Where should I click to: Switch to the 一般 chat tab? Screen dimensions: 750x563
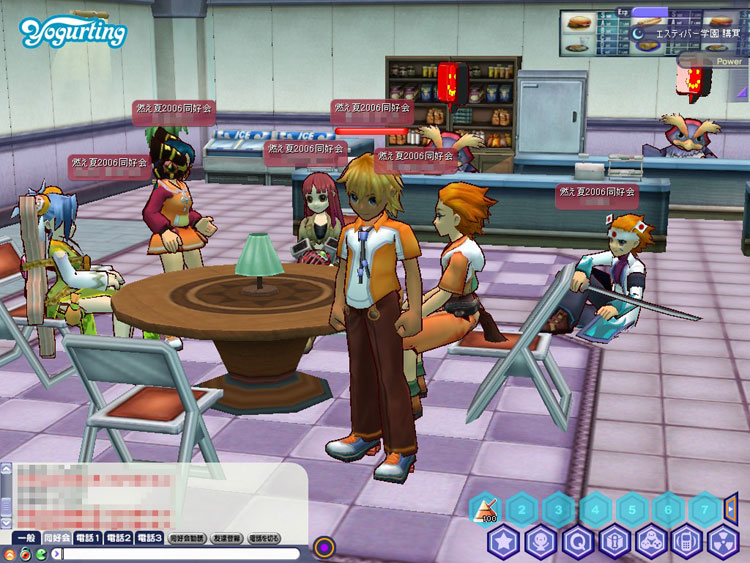pos(25,538)
